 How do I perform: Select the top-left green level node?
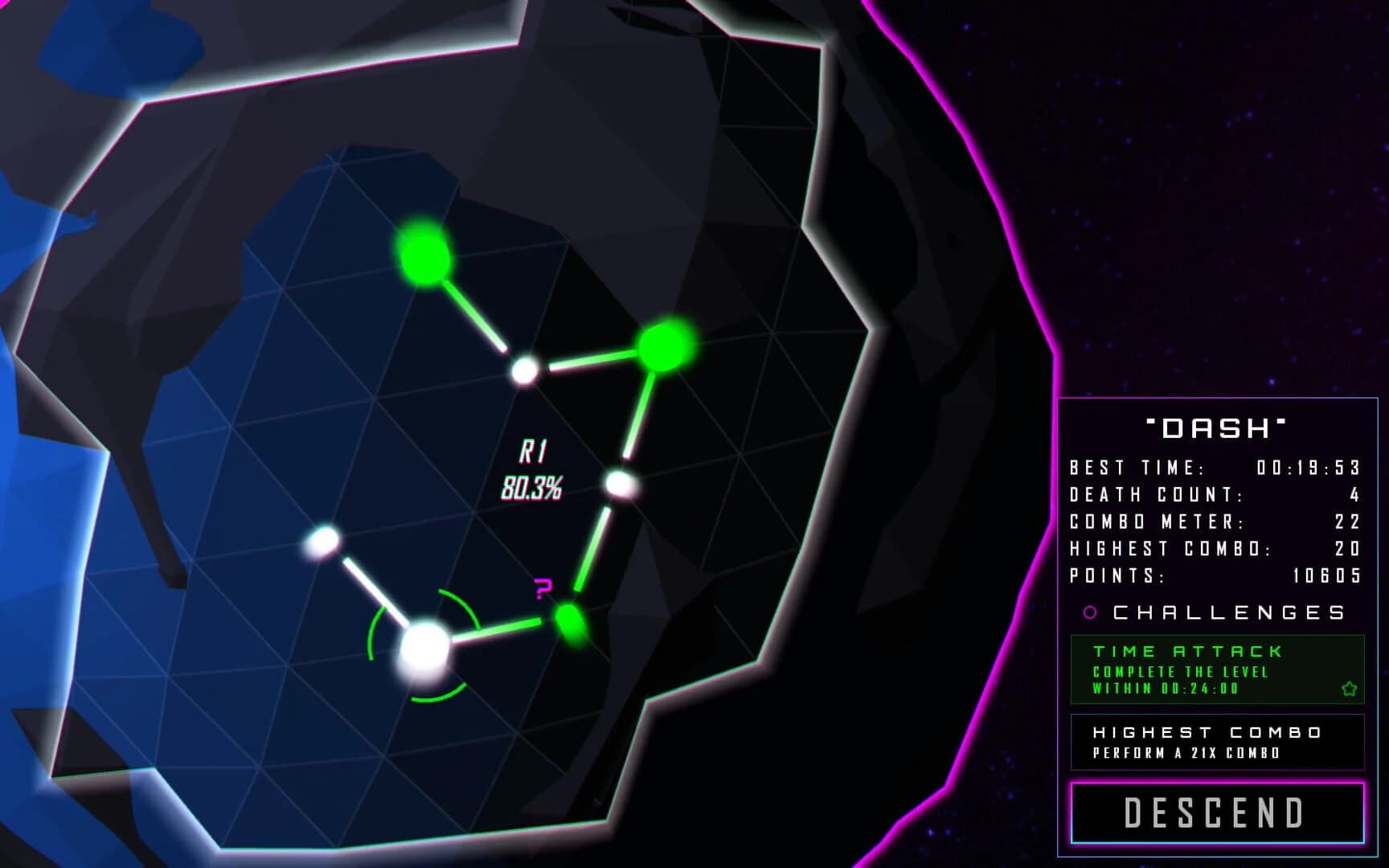(424, 254)
